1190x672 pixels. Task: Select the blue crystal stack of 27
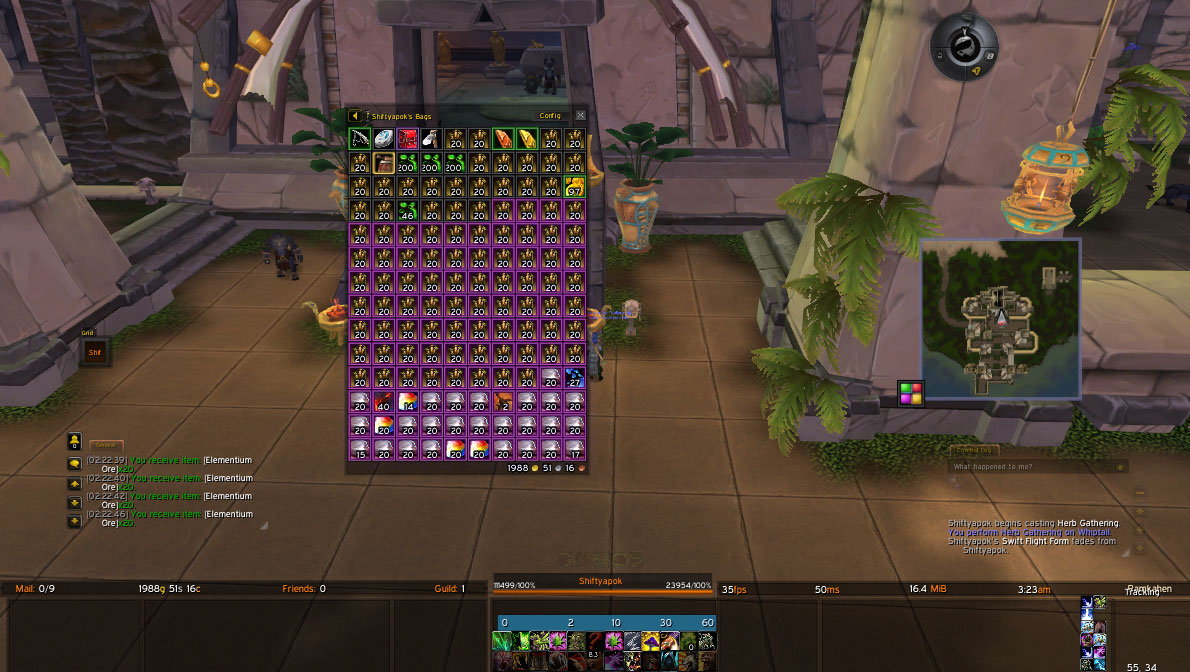point(575,379)
